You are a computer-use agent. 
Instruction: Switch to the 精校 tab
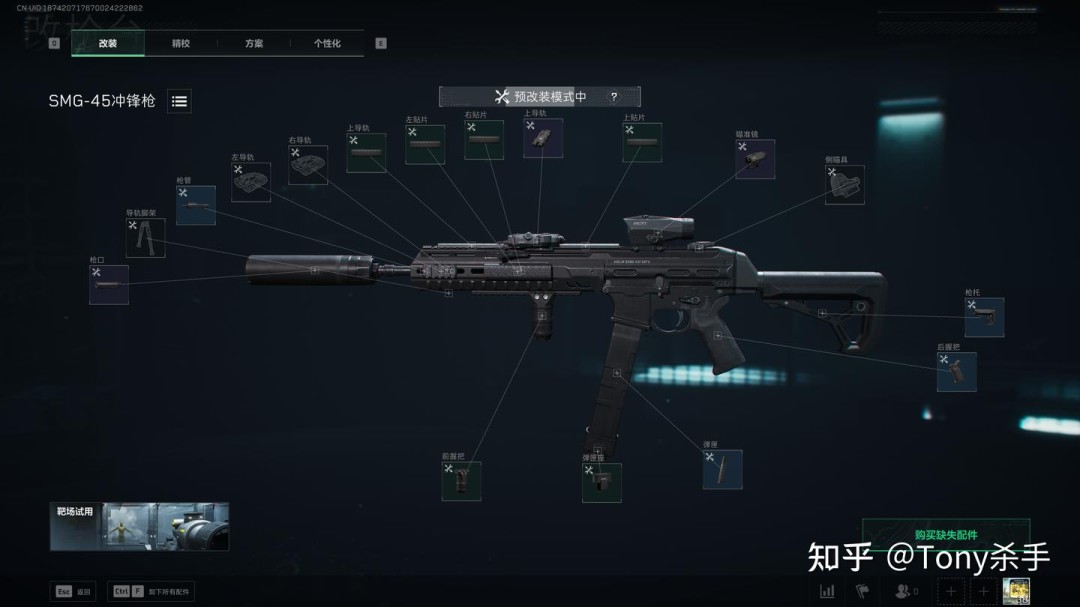point(181,44)
